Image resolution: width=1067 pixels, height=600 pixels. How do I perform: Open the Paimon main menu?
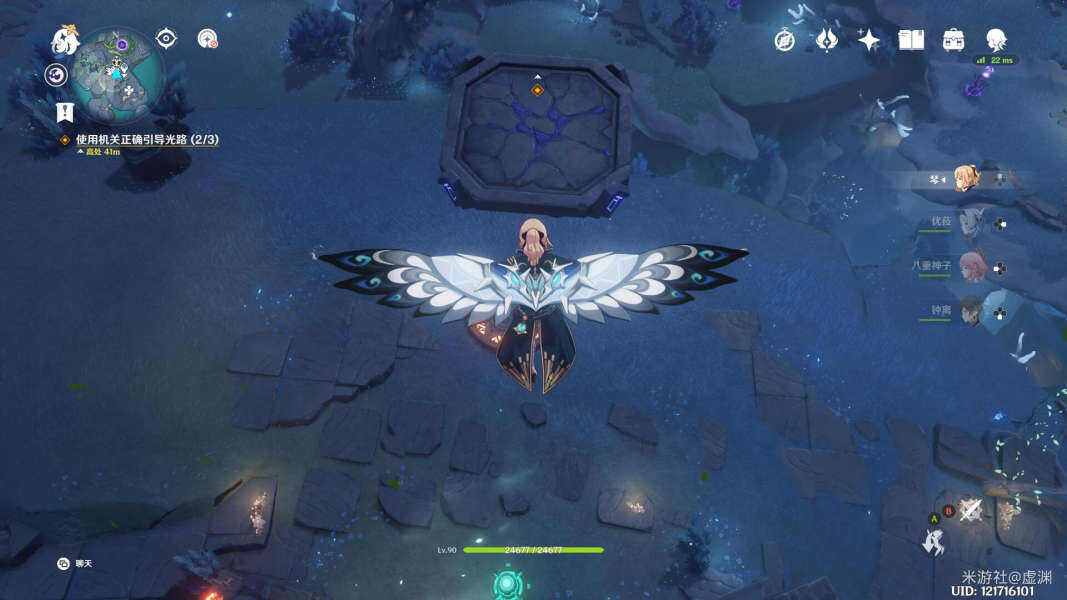(66, 42)
